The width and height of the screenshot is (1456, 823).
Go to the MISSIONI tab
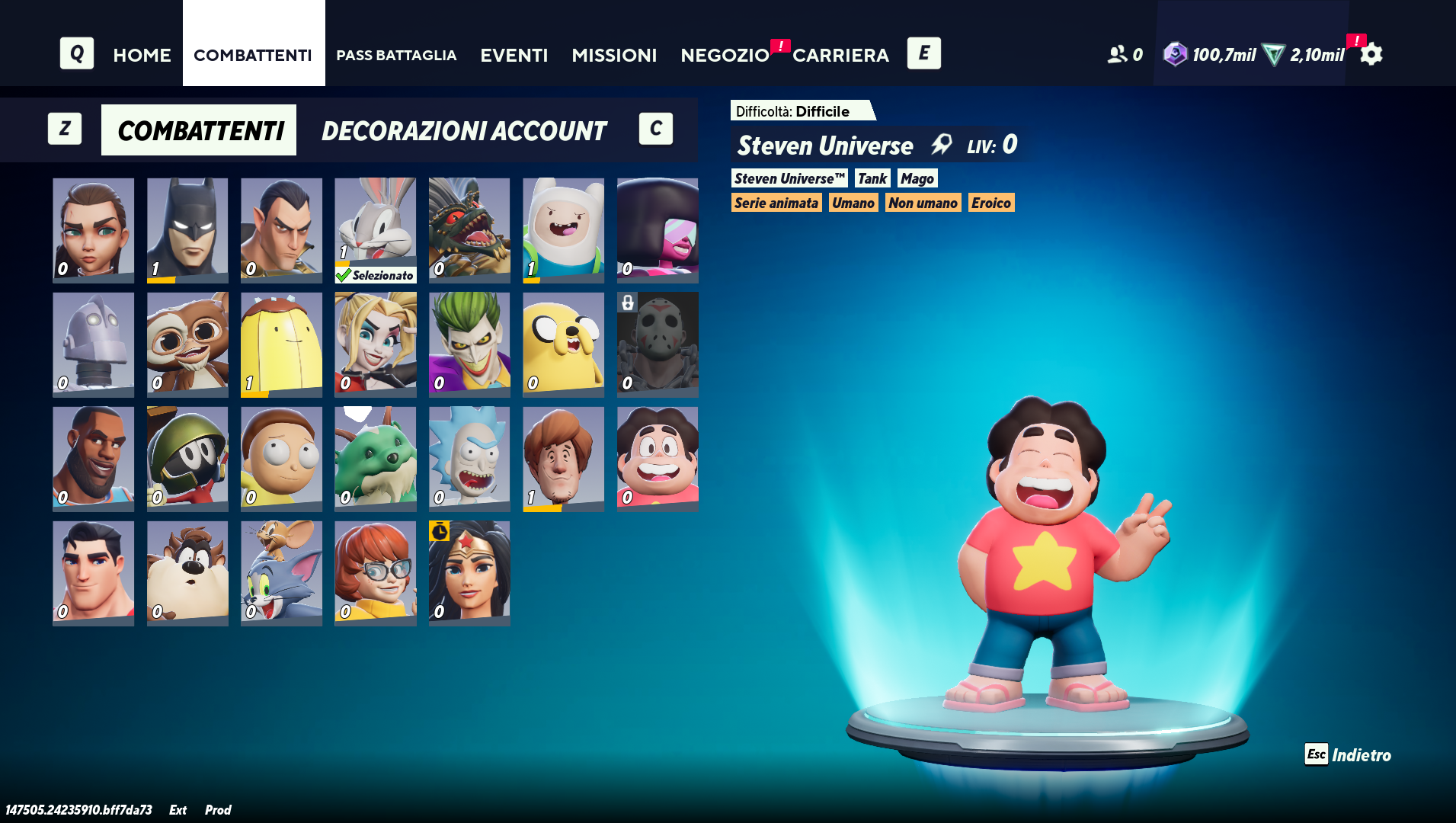(x=614, y=55)
